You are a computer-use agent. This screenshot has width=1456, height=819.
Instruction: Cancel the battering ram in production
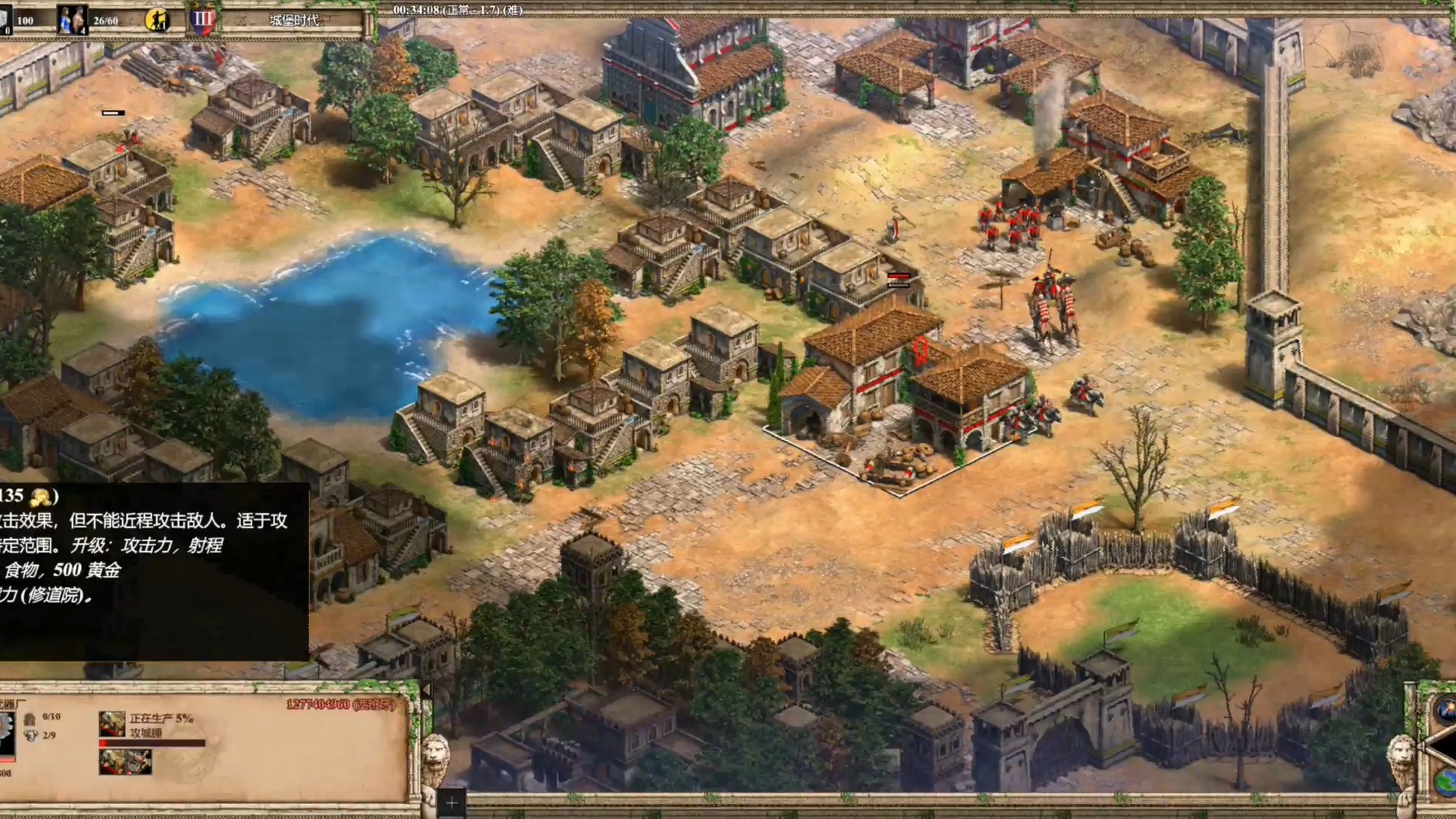112,724
